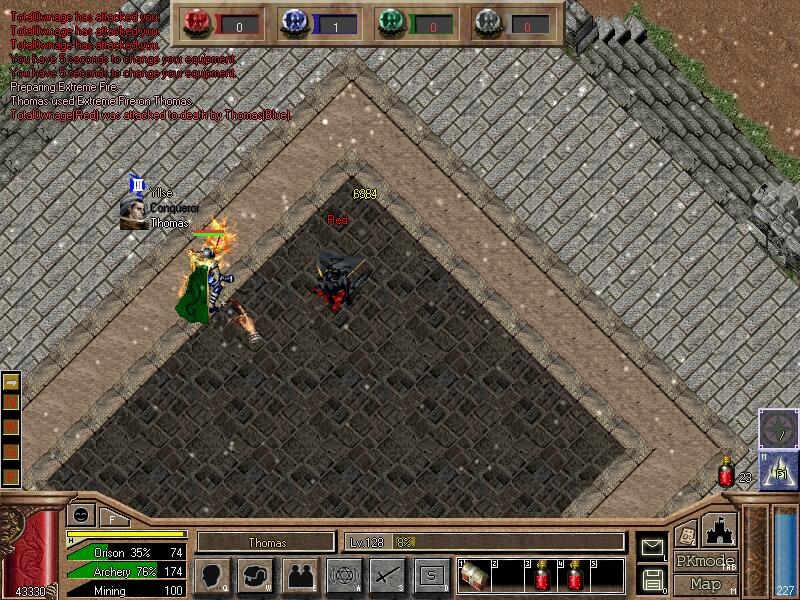This screenshot has height=600, width=800.
Task: Click the crossed sword skills button
Action: (387, 575)
